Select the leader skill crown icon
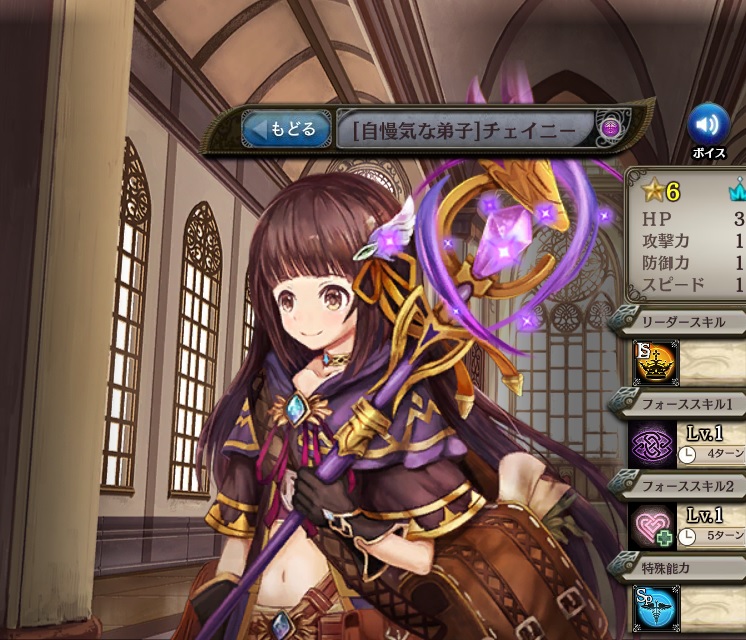The height and width of the screenshot is (640, 746). (655, 362)
